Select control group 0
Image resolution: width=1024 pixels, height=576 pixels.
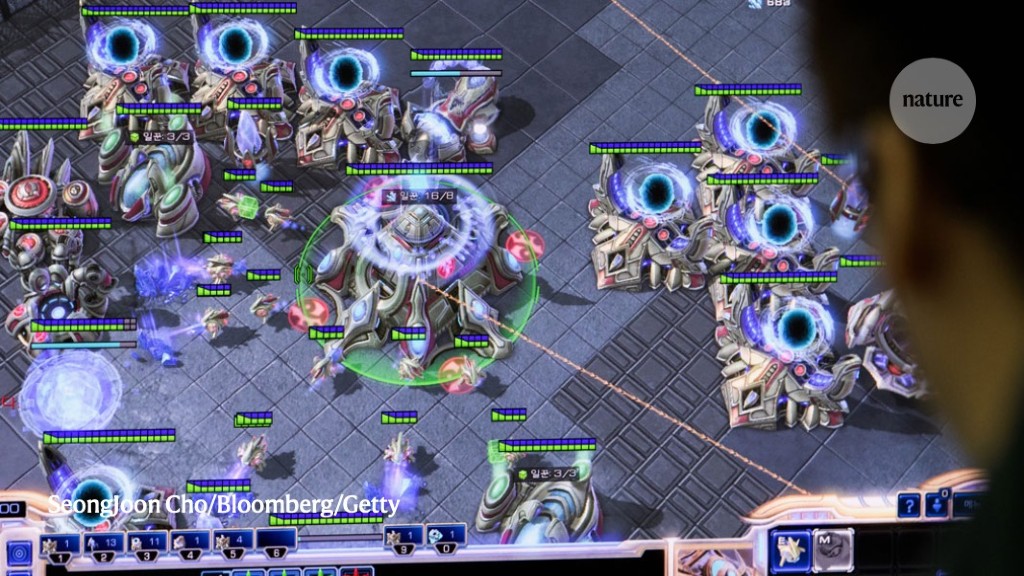click(446, 540)
